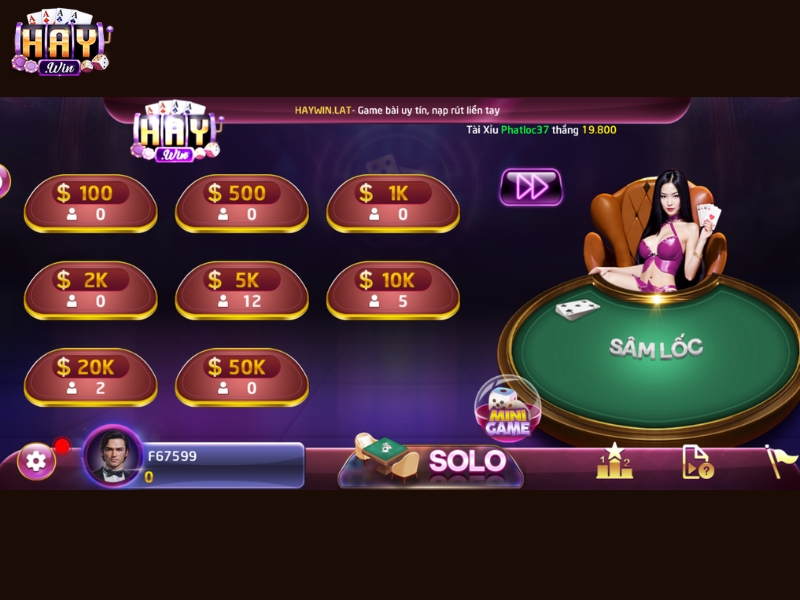Show the leaderboard podium icon
800x600 pixels.
[x=614, y=461]
